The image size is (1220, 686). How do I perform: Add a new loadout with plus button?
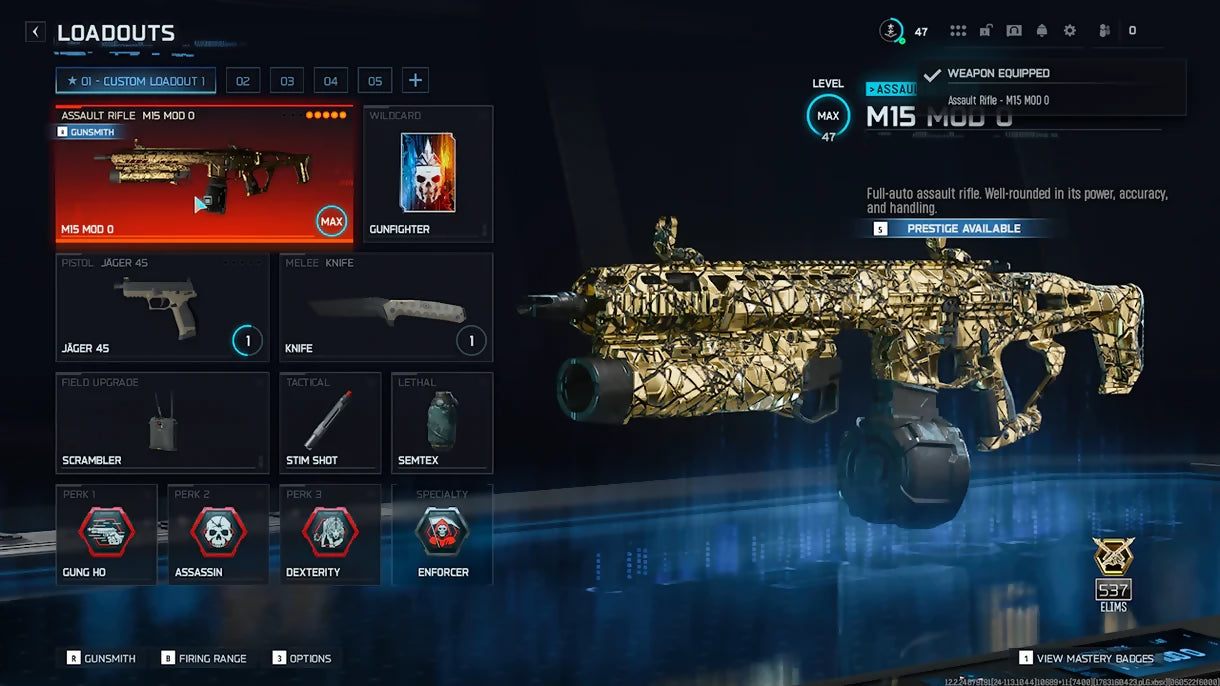click(x=416, y=81)
